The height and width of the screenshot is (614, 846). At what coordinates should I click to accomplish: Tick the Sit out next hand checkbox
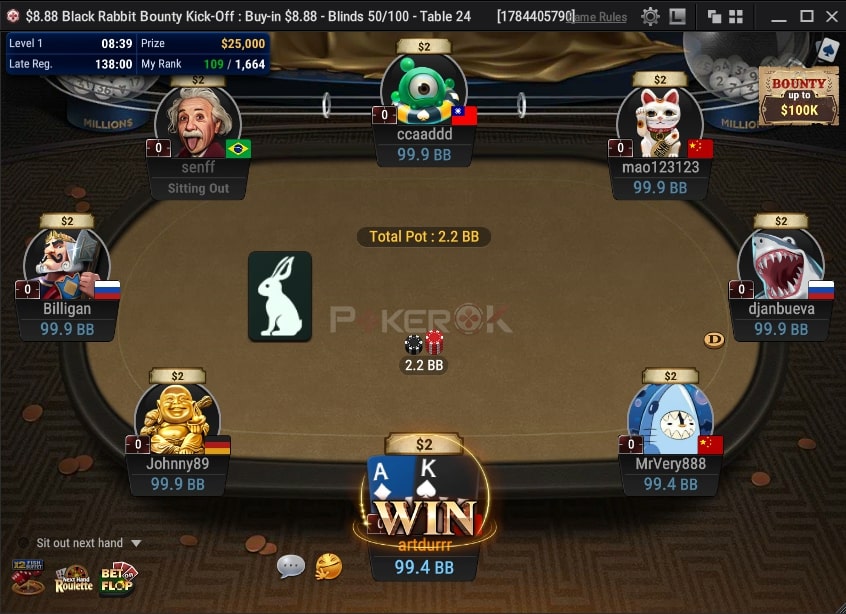pyautogui.click(x=23, y=543)
